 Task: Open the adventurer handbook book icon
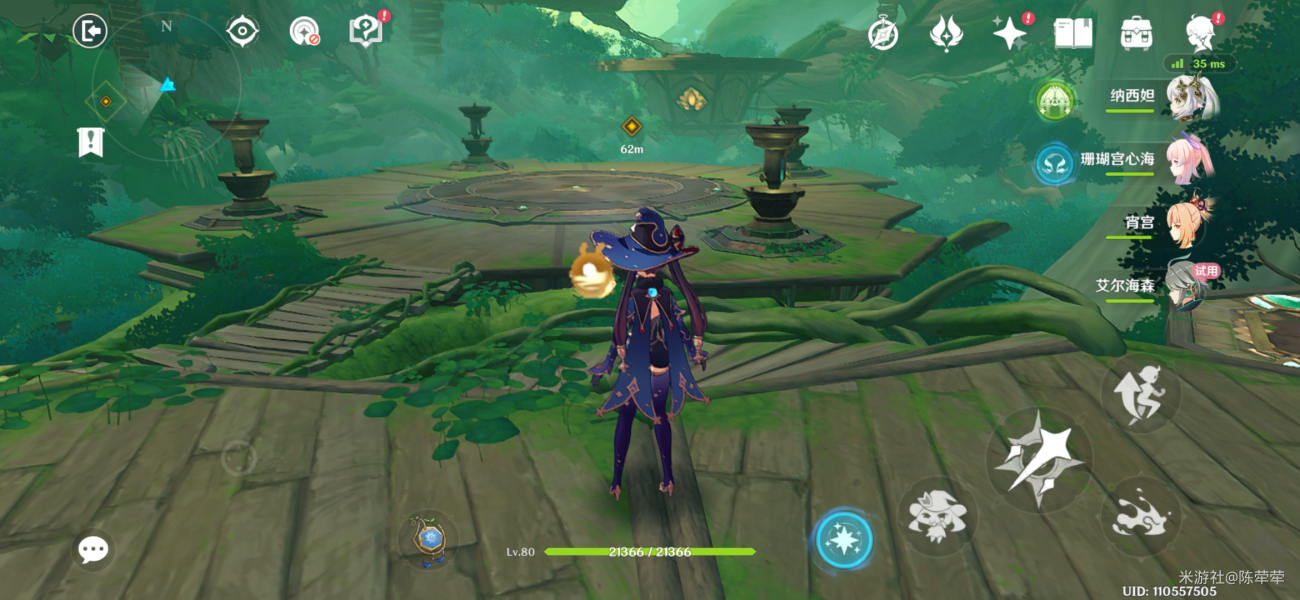[x=1073, y=34]
